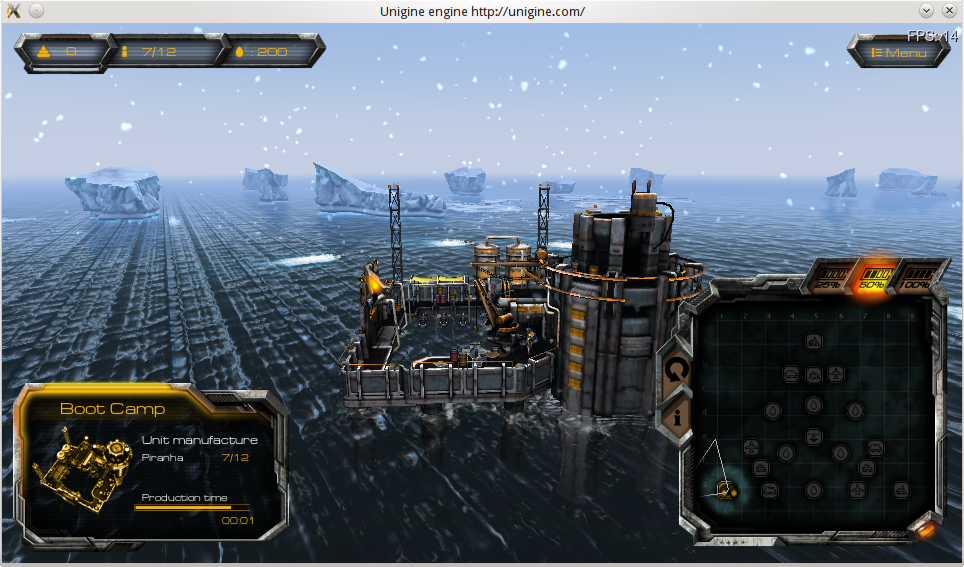
Task: Open the Menu button
Action: click(899, 52)
